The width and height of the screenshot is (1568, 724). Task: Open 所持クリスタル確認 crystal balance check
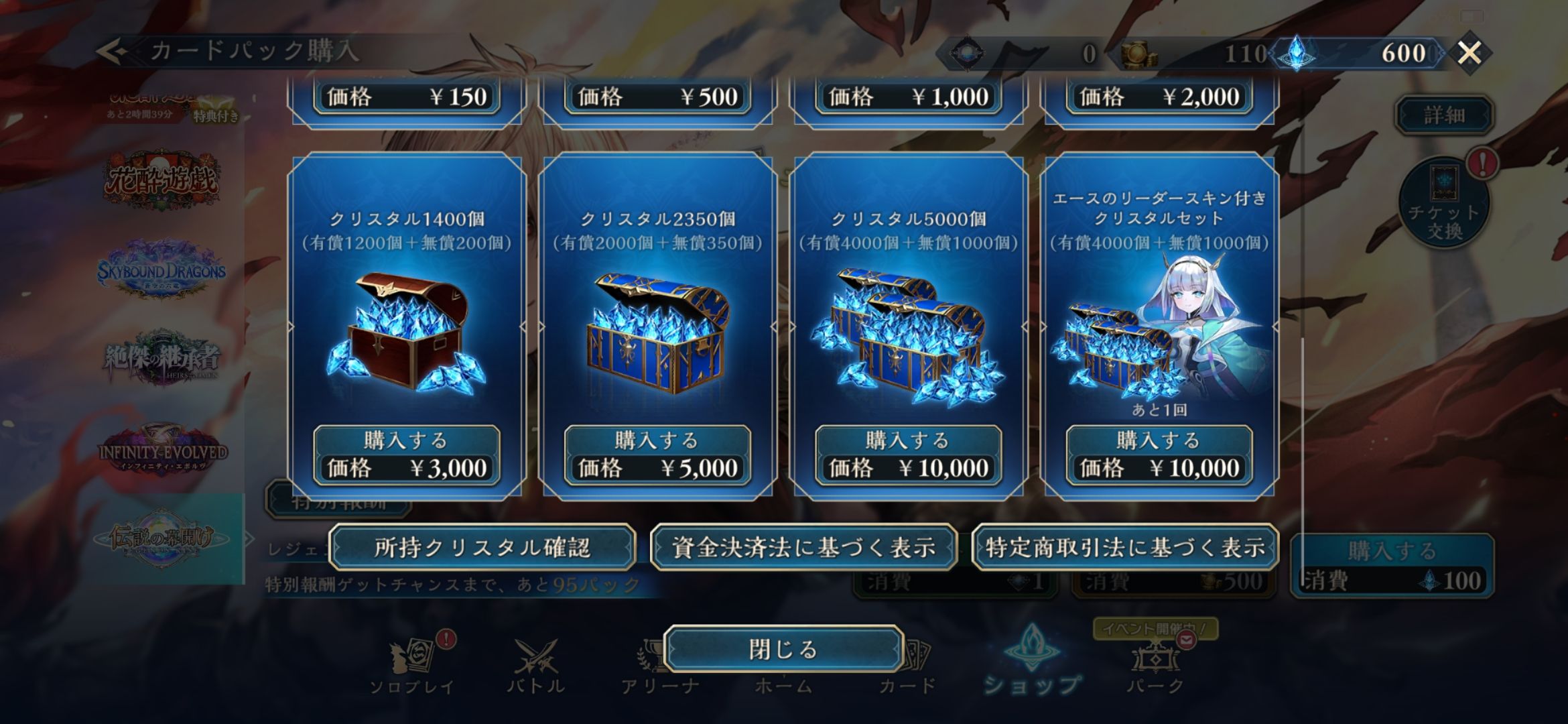coord(482,548)
